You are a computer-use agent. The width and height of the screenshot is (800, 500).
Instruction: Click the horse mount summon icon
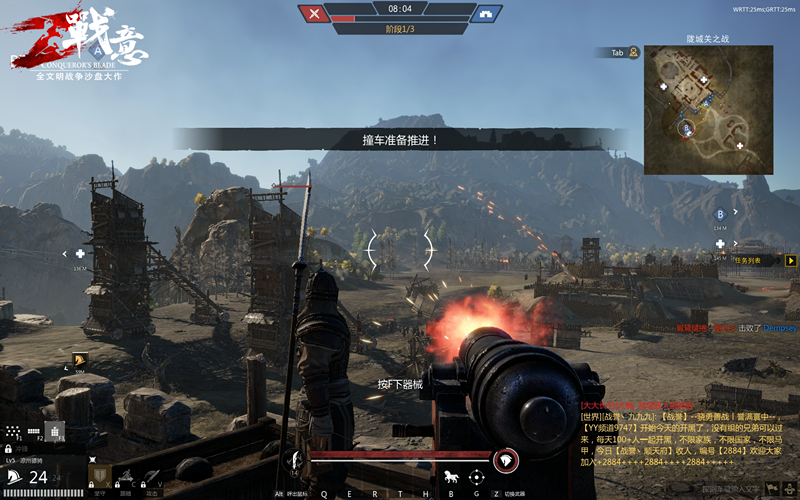tap(451, 476)
